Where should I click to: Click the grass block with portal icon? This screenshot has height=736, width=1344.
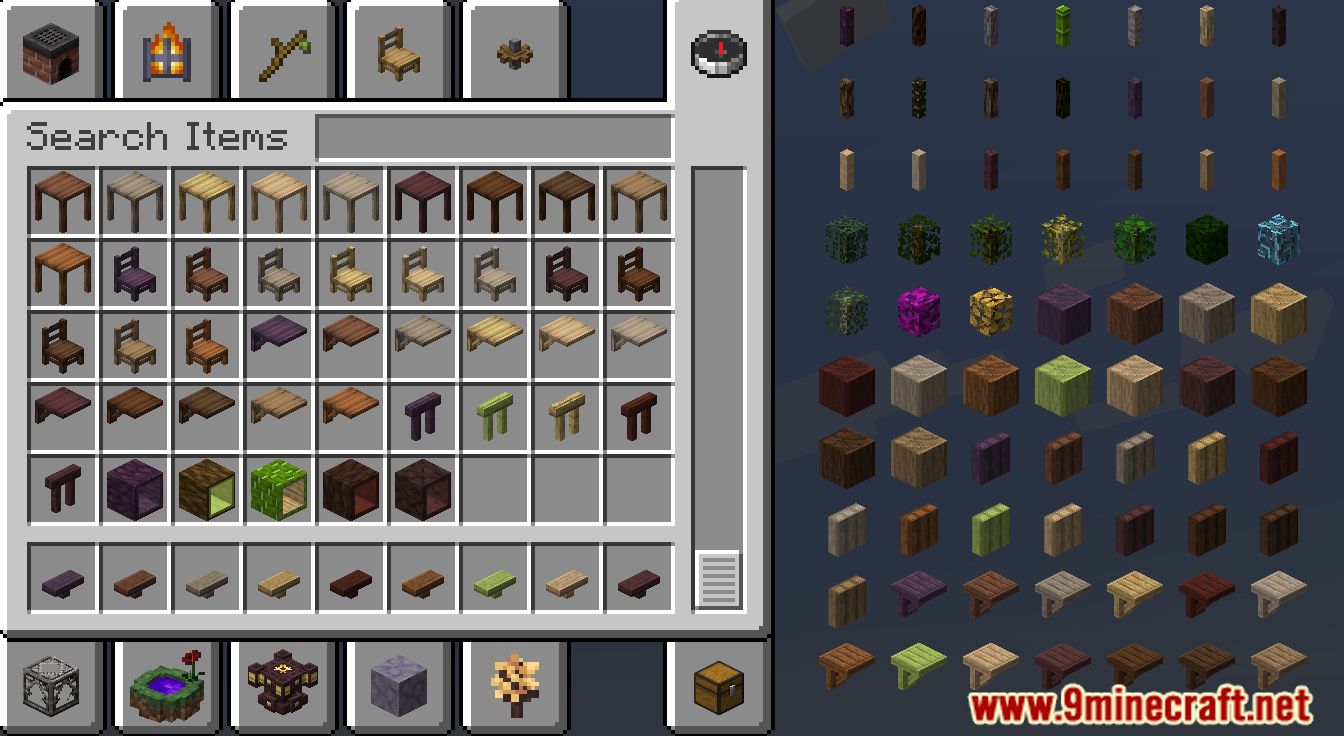pyautogui.click(x=168, y=685)
